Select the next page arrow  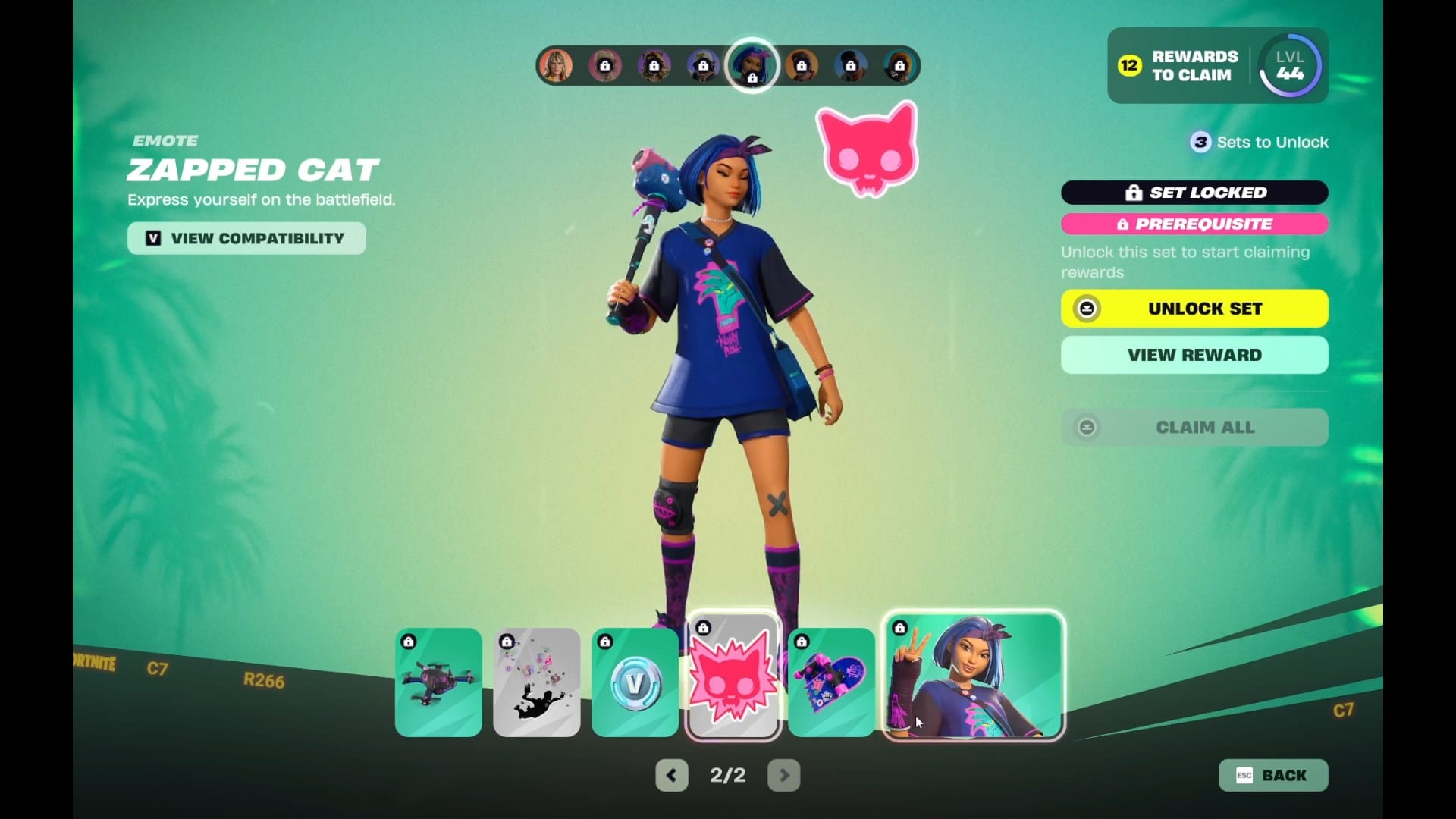[783, 775]
